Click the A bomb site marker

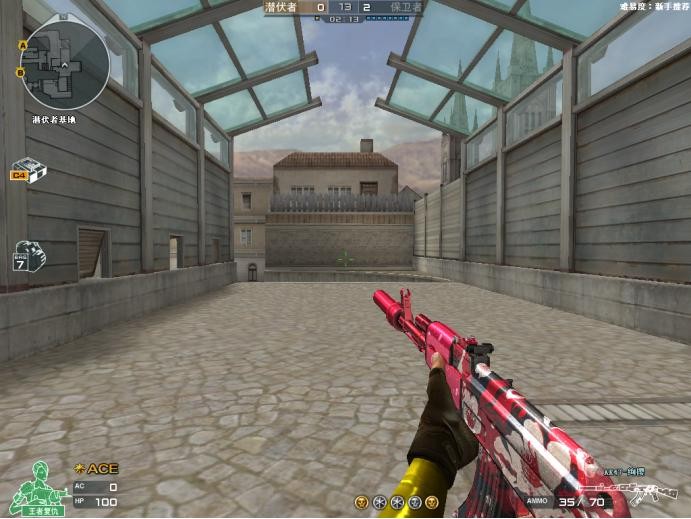click(x=22, y=46)
